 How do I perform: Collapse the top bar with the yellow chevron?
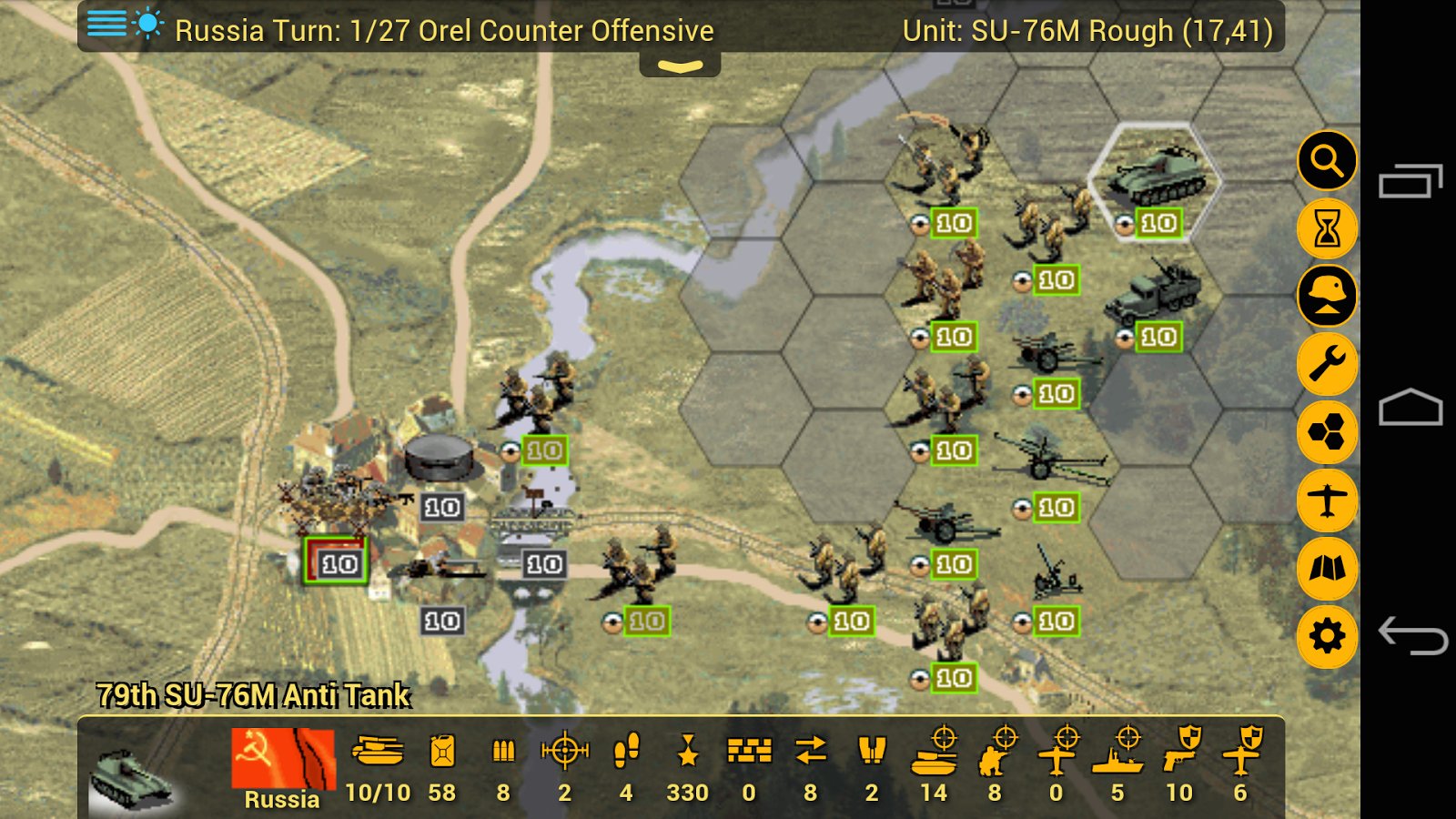click(681, 65)
